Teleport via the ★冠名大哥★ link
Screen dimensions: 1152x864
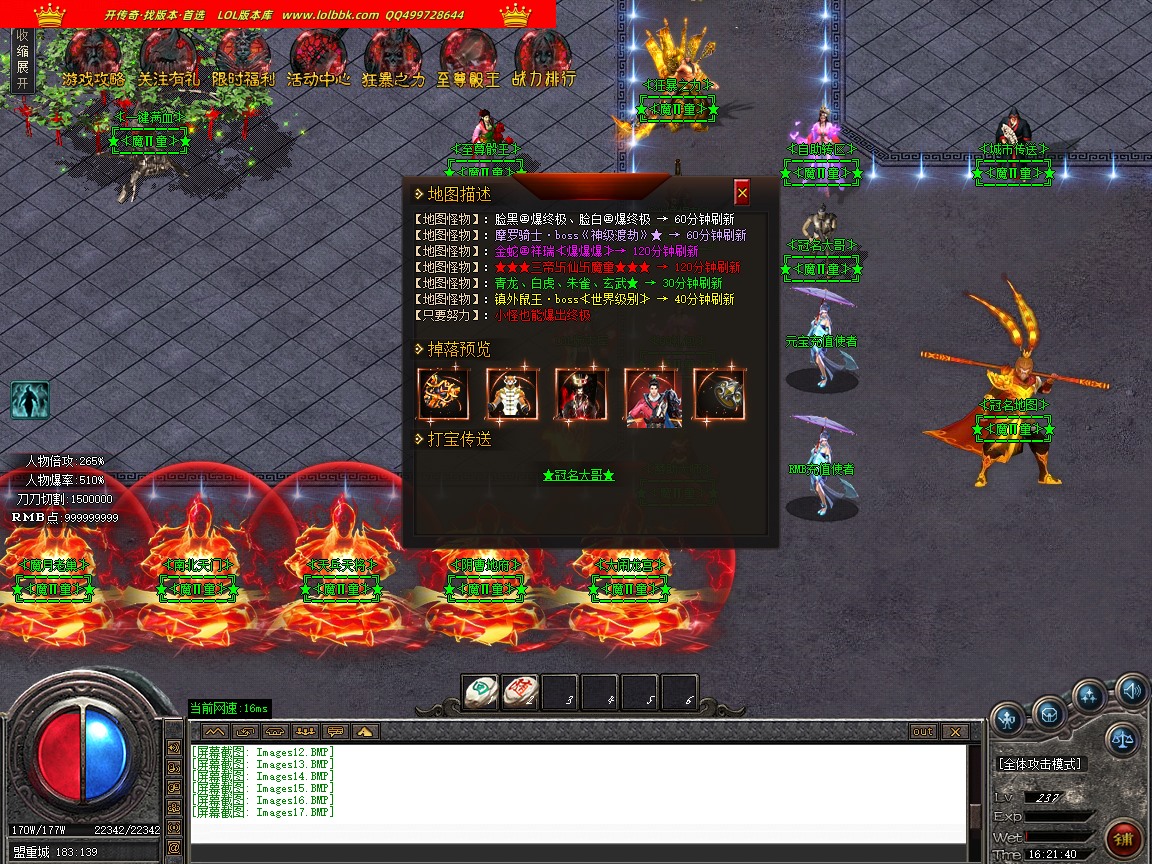point(578,476)
